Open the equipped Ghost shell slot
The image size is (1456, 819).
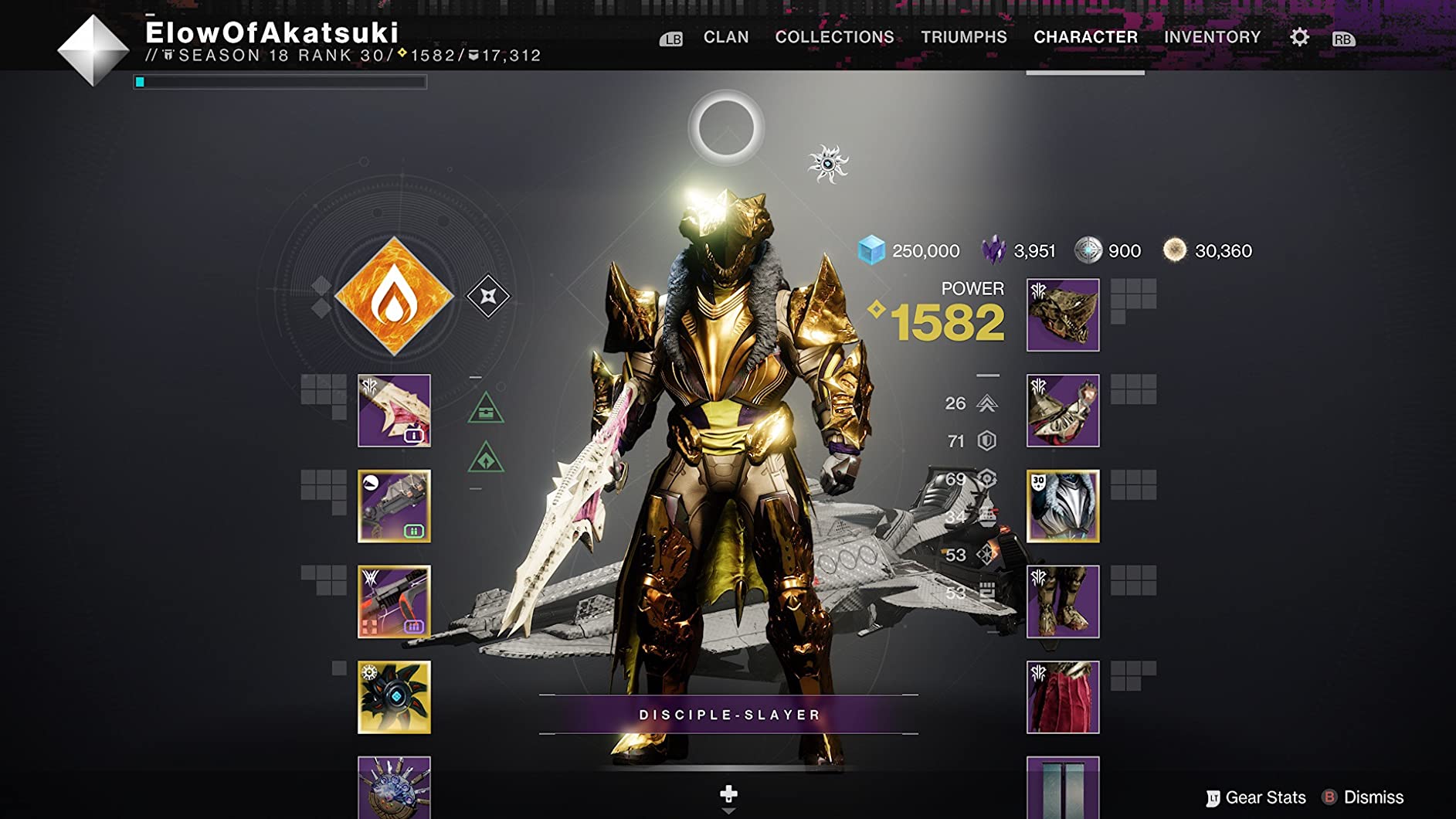(394, 697)
